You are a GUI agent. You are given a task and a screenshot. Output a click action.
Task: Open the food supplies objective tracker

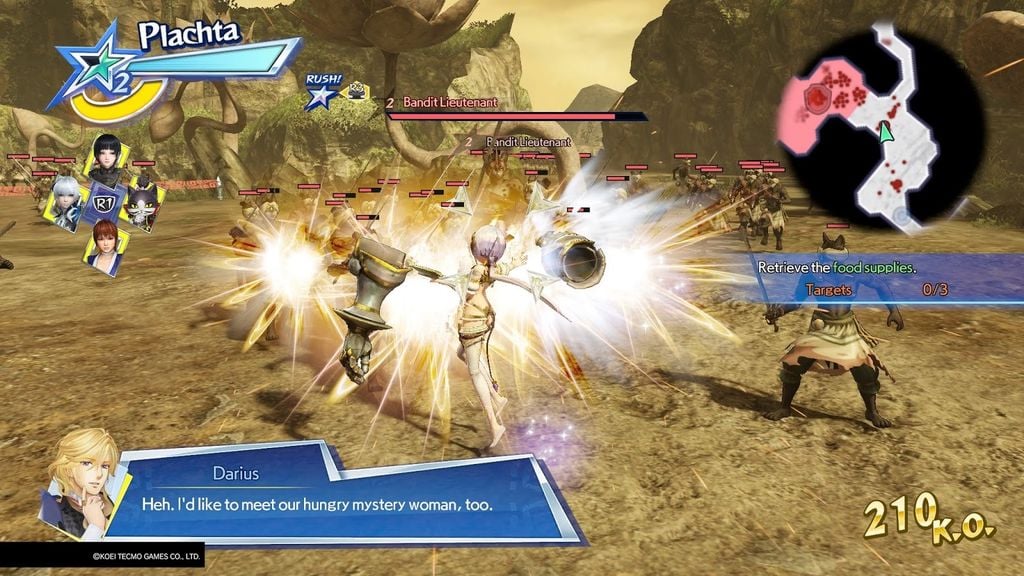(880, 279)
